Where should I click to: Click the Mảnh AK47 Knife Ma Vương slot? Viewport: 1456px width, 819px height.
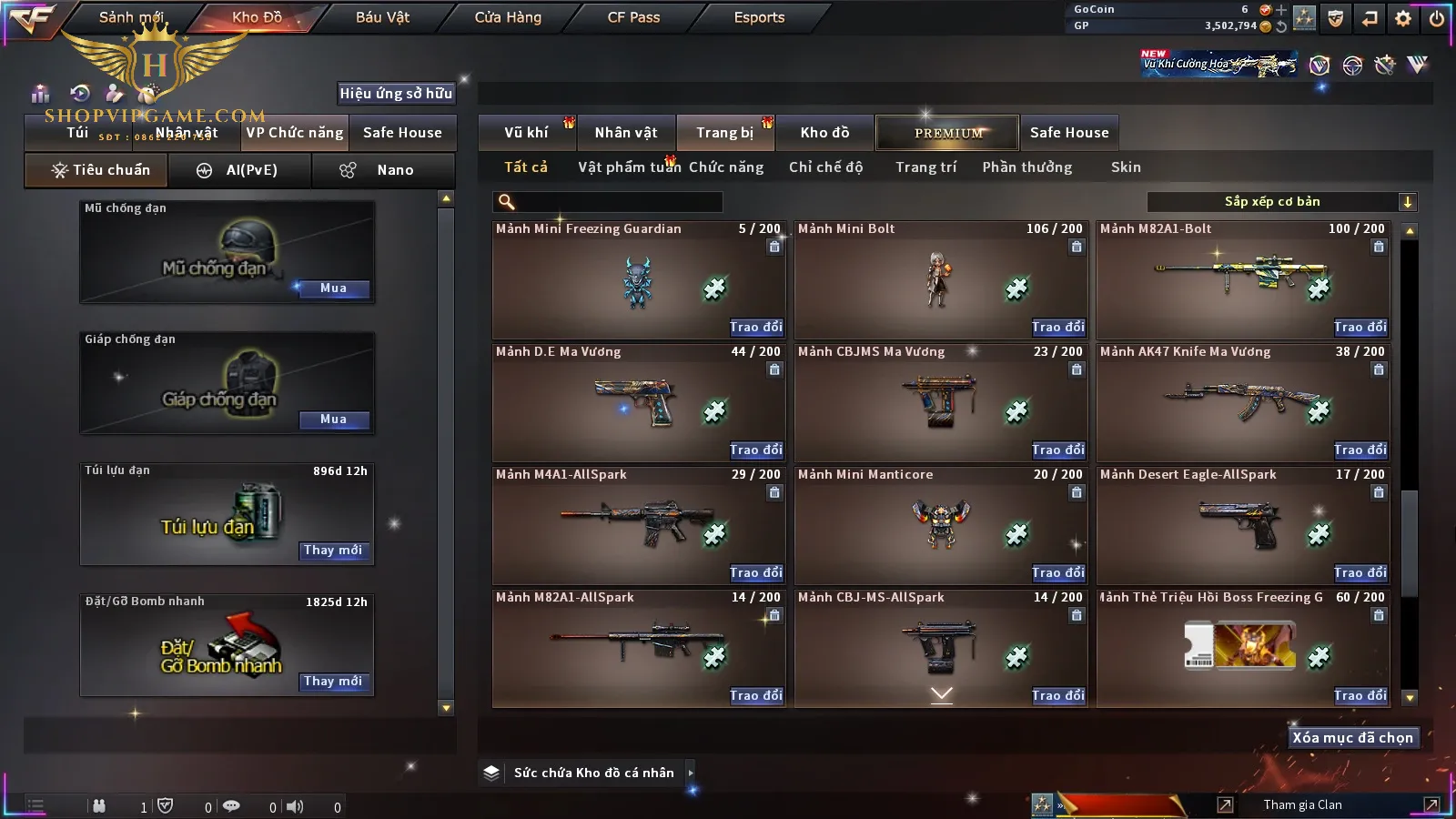pos(1243,402)
